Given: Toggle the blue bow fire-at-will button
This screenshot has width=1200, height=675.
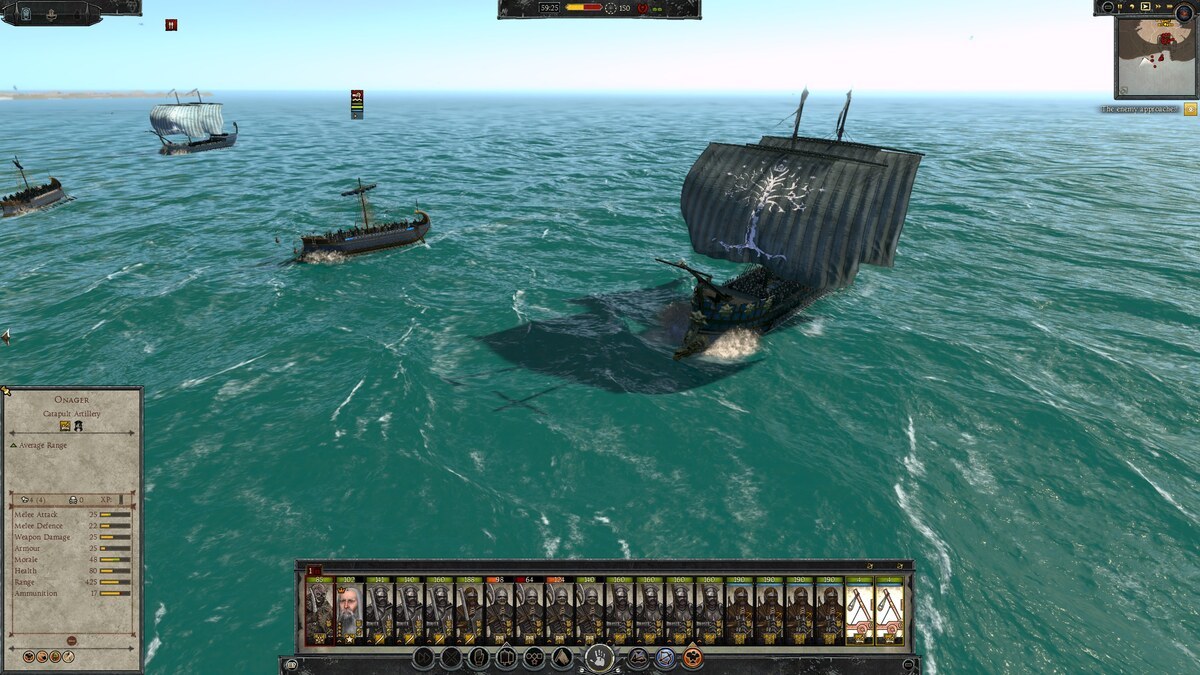Looking at the screenshot, I should 665,658.
